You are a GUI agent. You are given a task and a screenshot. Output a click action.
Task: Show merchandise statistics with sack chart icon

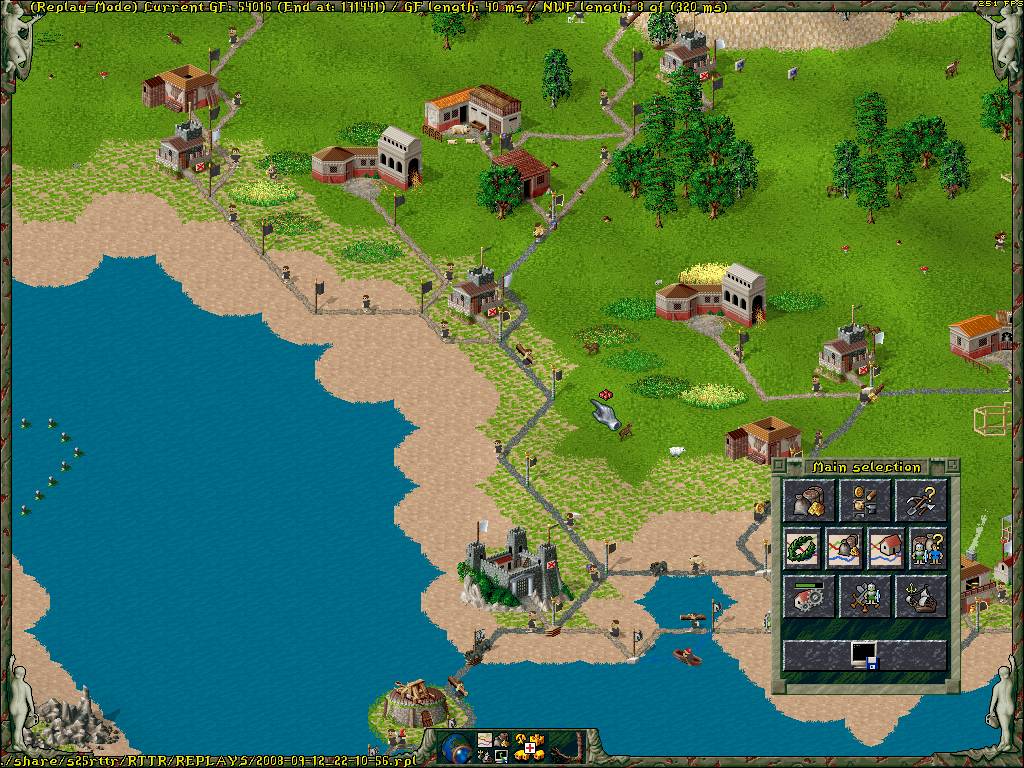pos(844,549)
